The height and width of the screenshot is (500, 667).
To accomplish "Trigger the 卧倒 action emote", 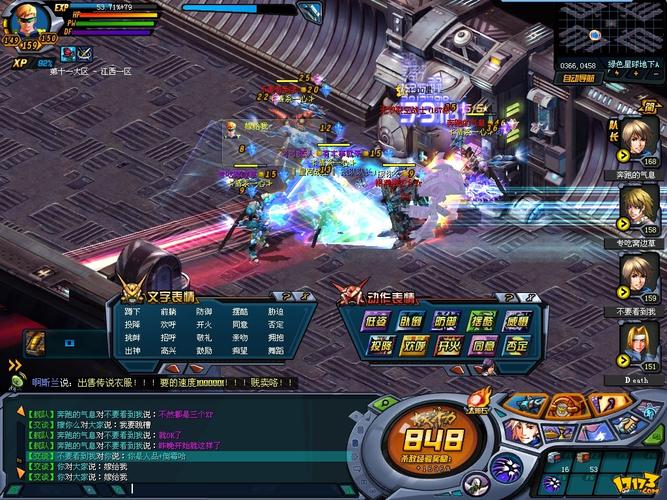I will [x=411, y=322].
